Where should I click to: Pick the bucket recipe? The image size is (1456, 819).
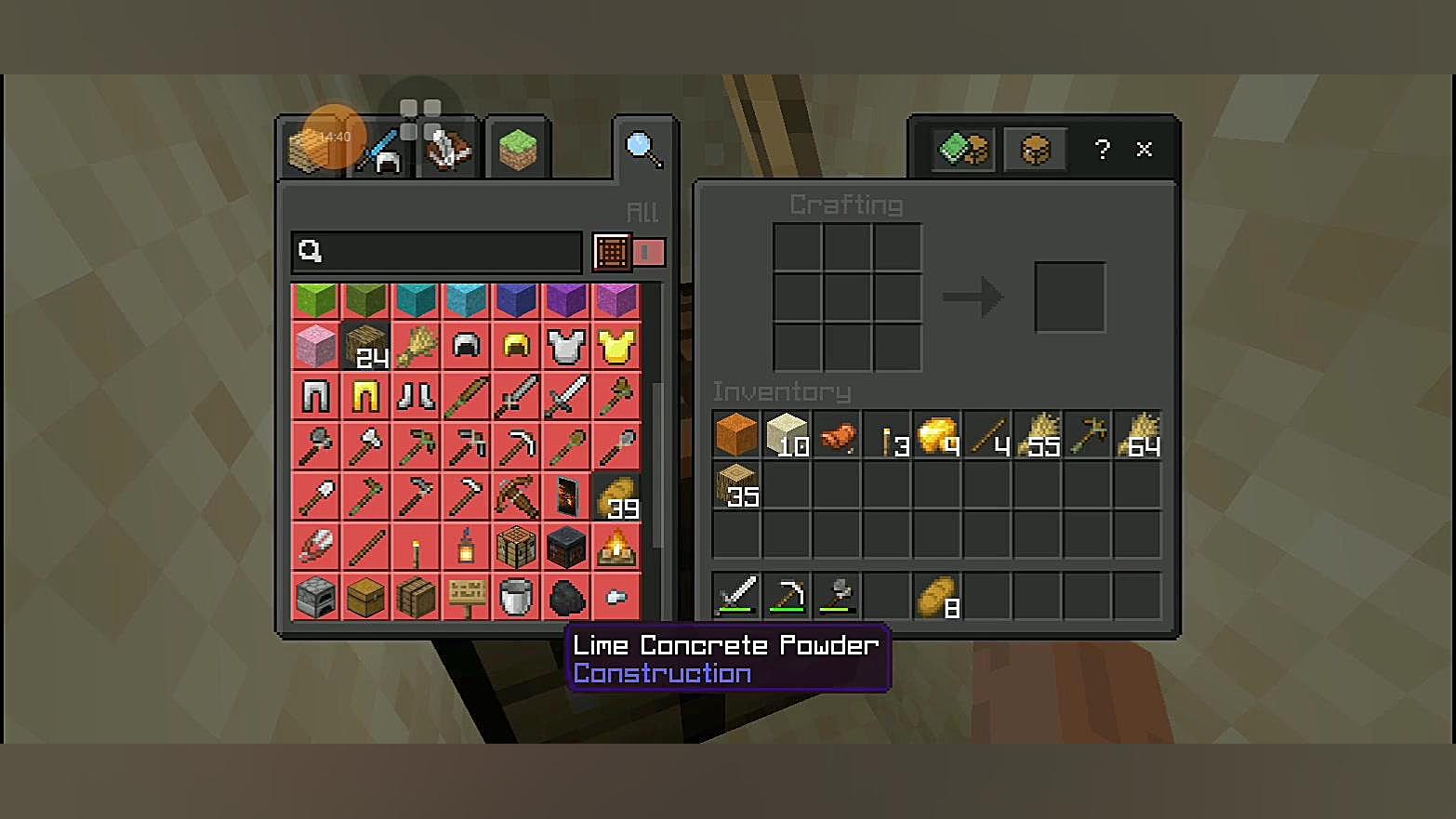tap(516, 597)
